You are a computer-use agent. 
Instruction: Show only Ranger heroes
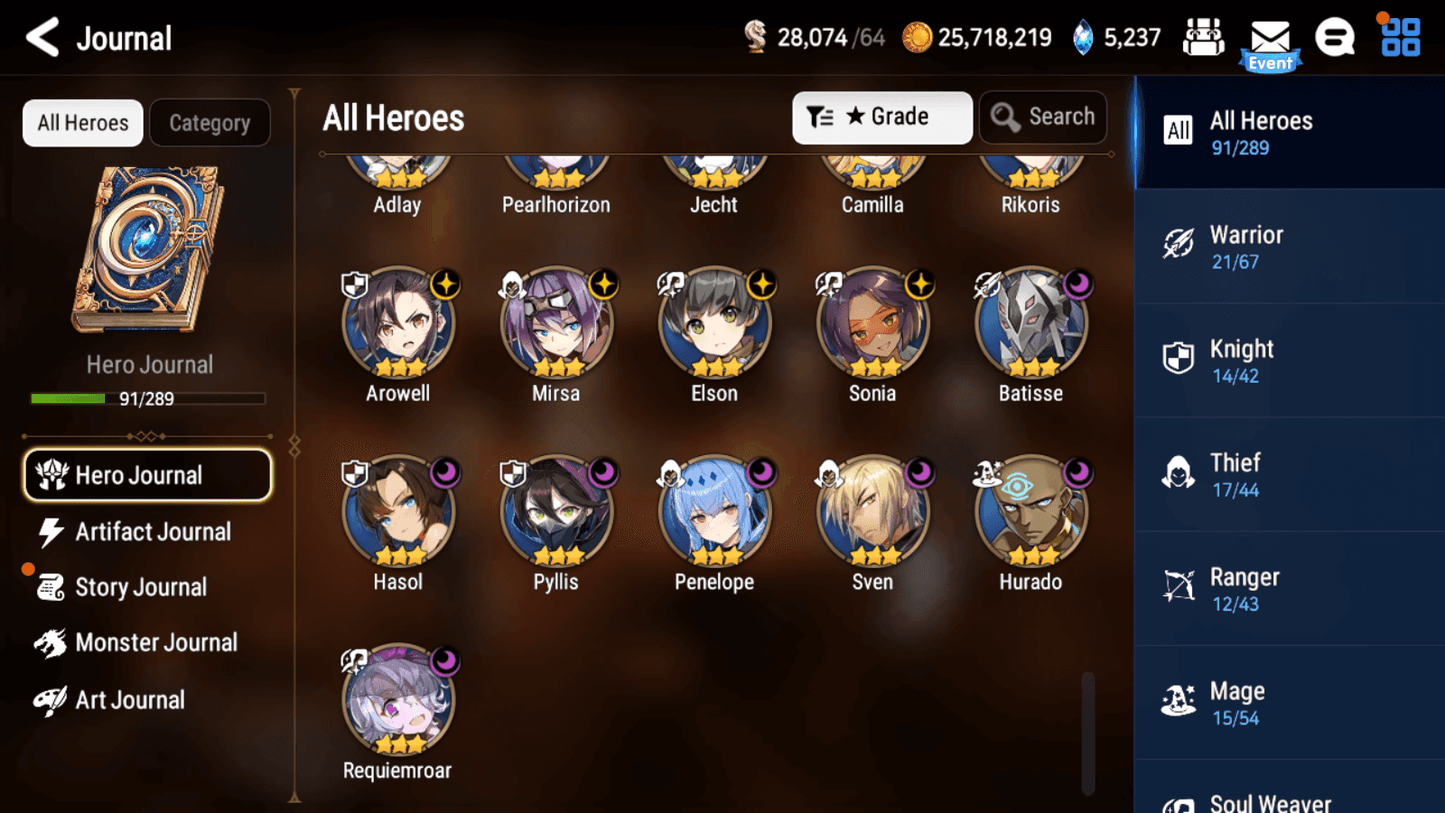click(x=1289, y=589)
